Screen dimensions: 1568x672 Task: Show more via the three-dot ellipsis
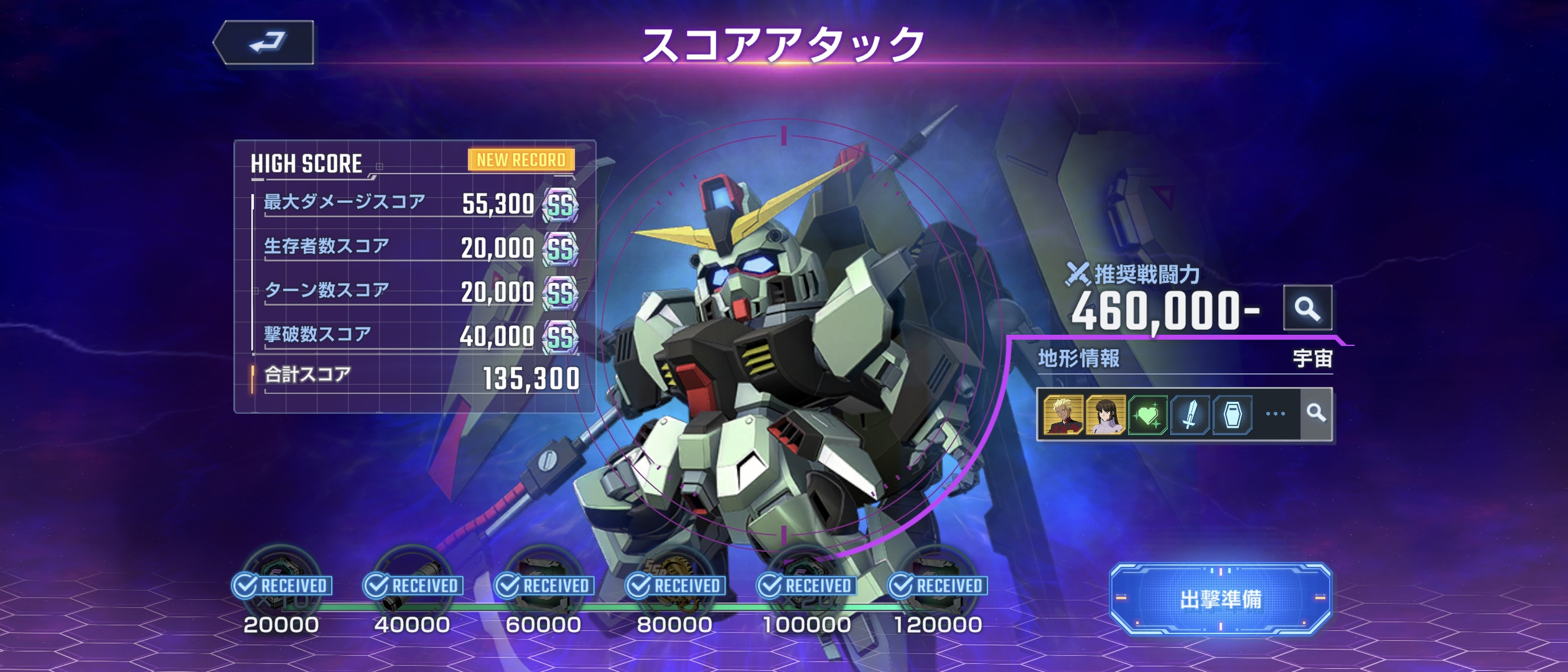[x=1275, y=414]
